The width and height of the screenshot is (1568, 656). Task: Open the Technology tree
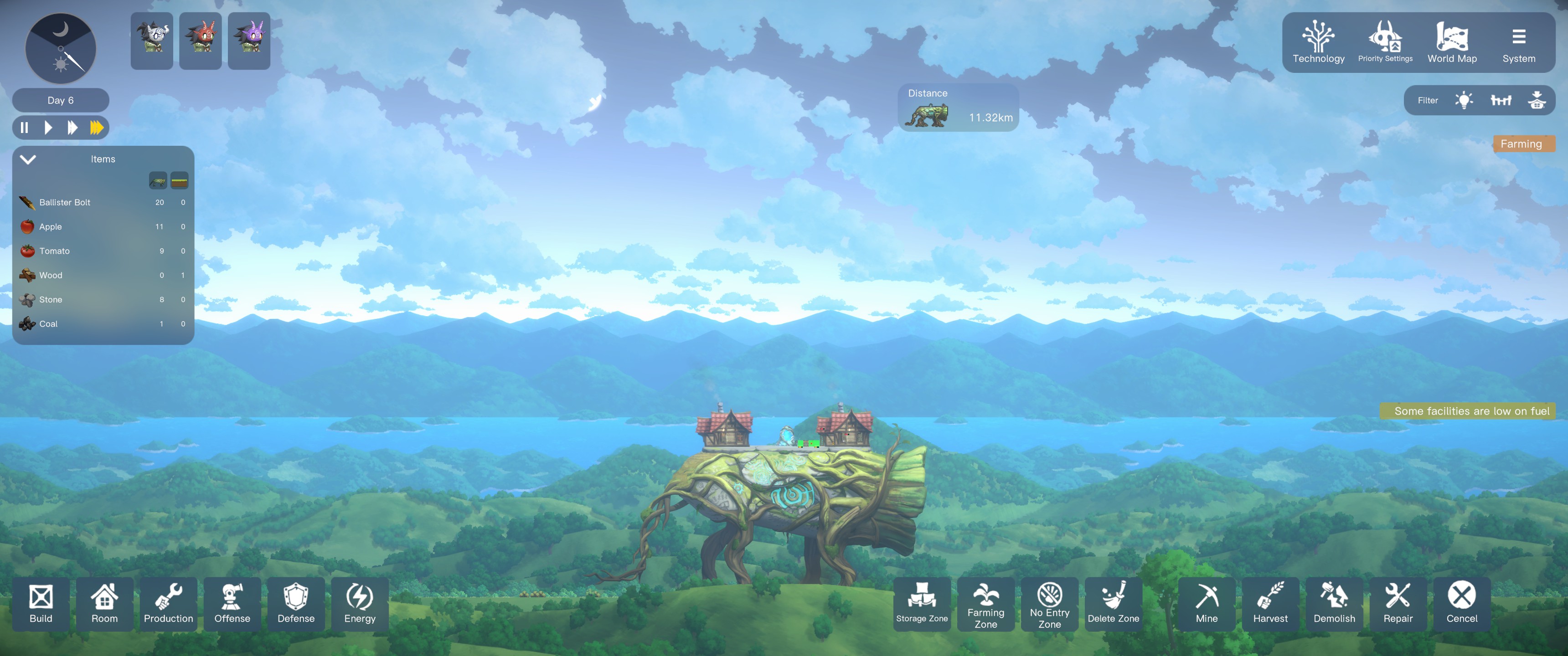[x=1318, y=43]
